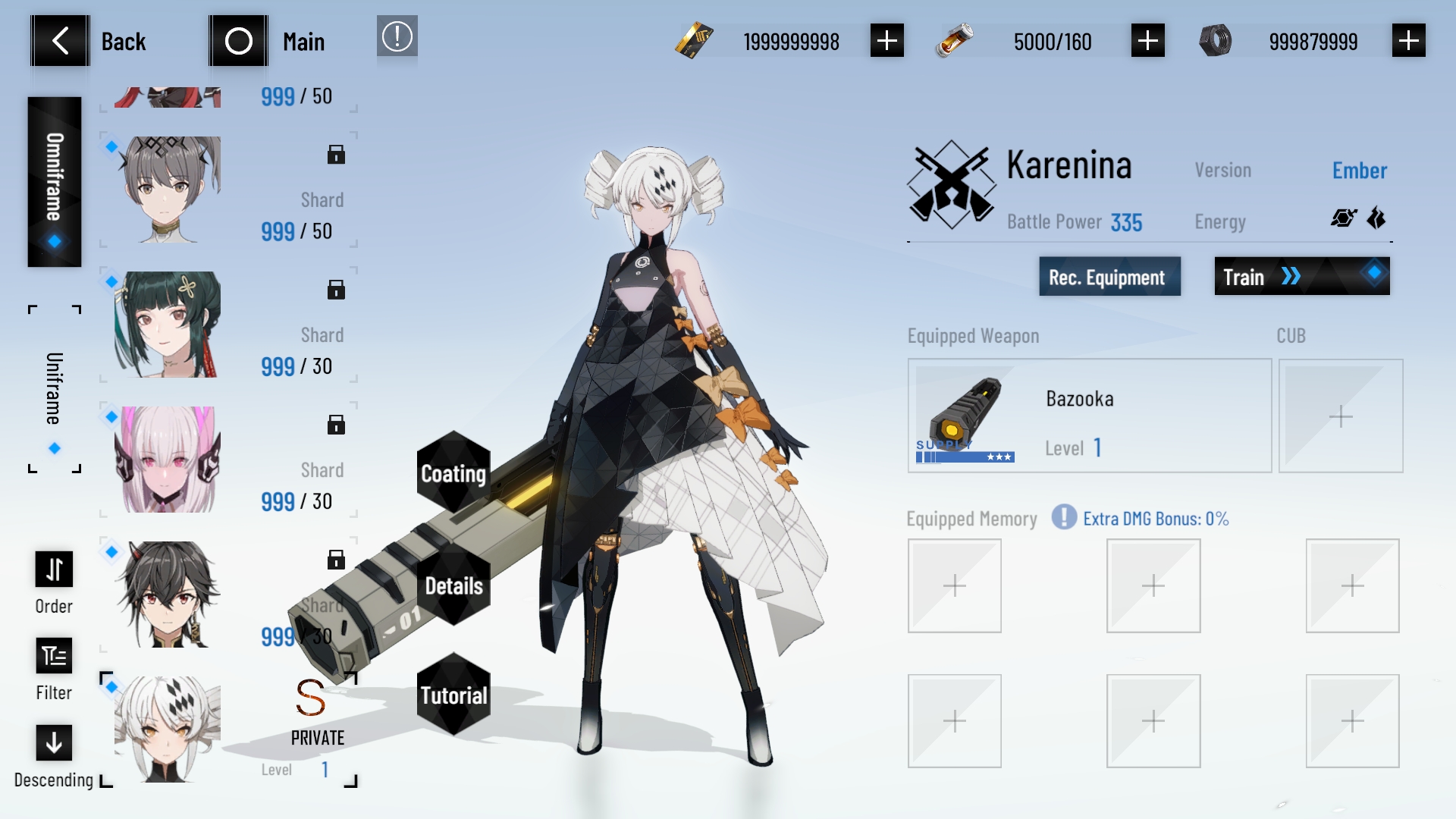Open the exclamation info icon
This screenshot has height=819, width=1456.
pos(397,37)
